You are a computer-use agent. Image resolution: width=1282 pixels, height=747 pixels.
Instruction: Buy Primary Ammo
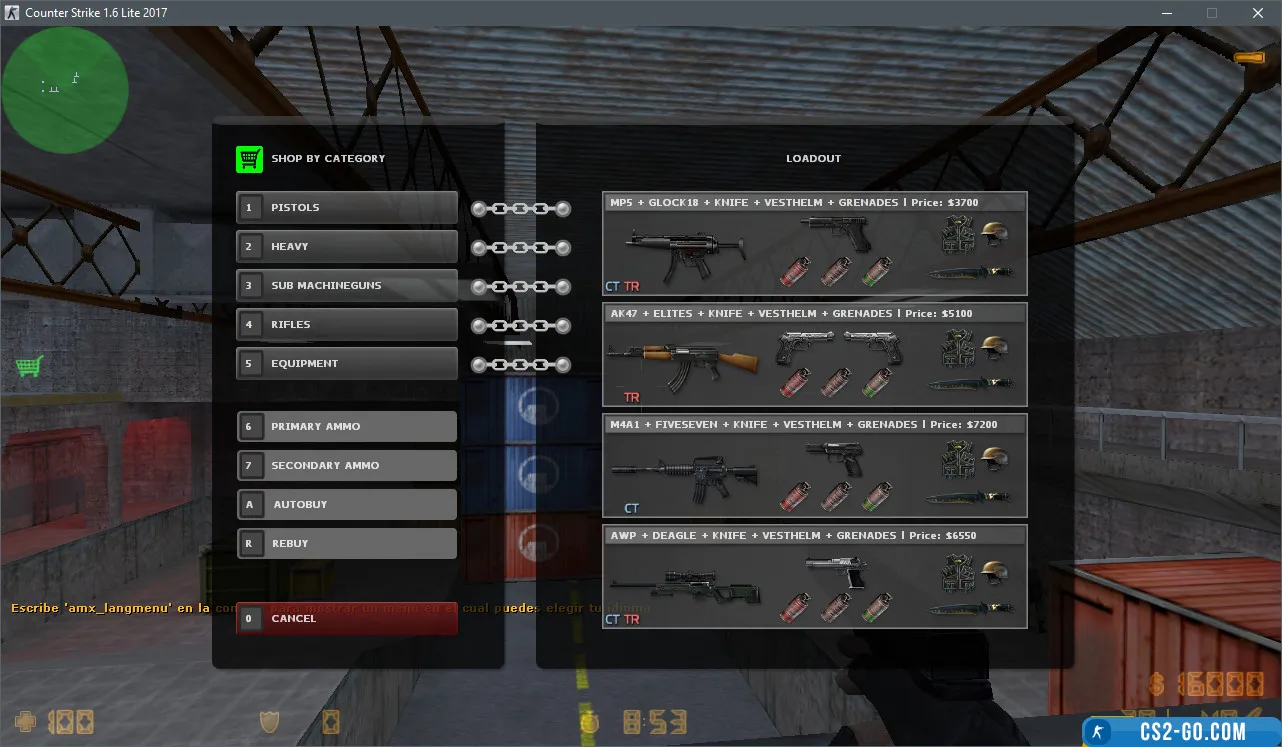point(347,427)
